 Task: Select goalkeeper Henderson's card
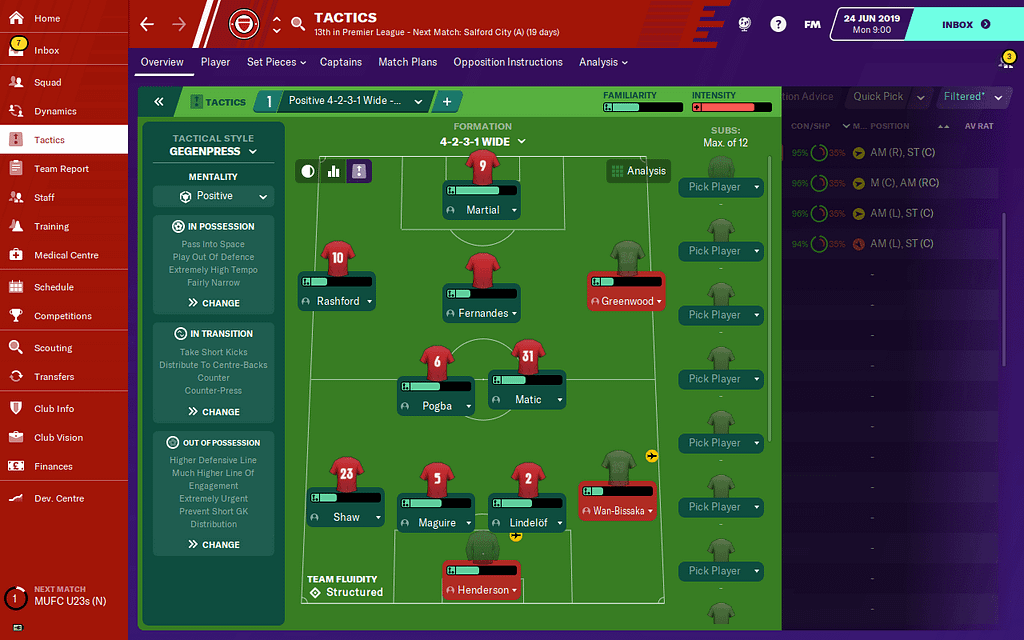(483, 590)
